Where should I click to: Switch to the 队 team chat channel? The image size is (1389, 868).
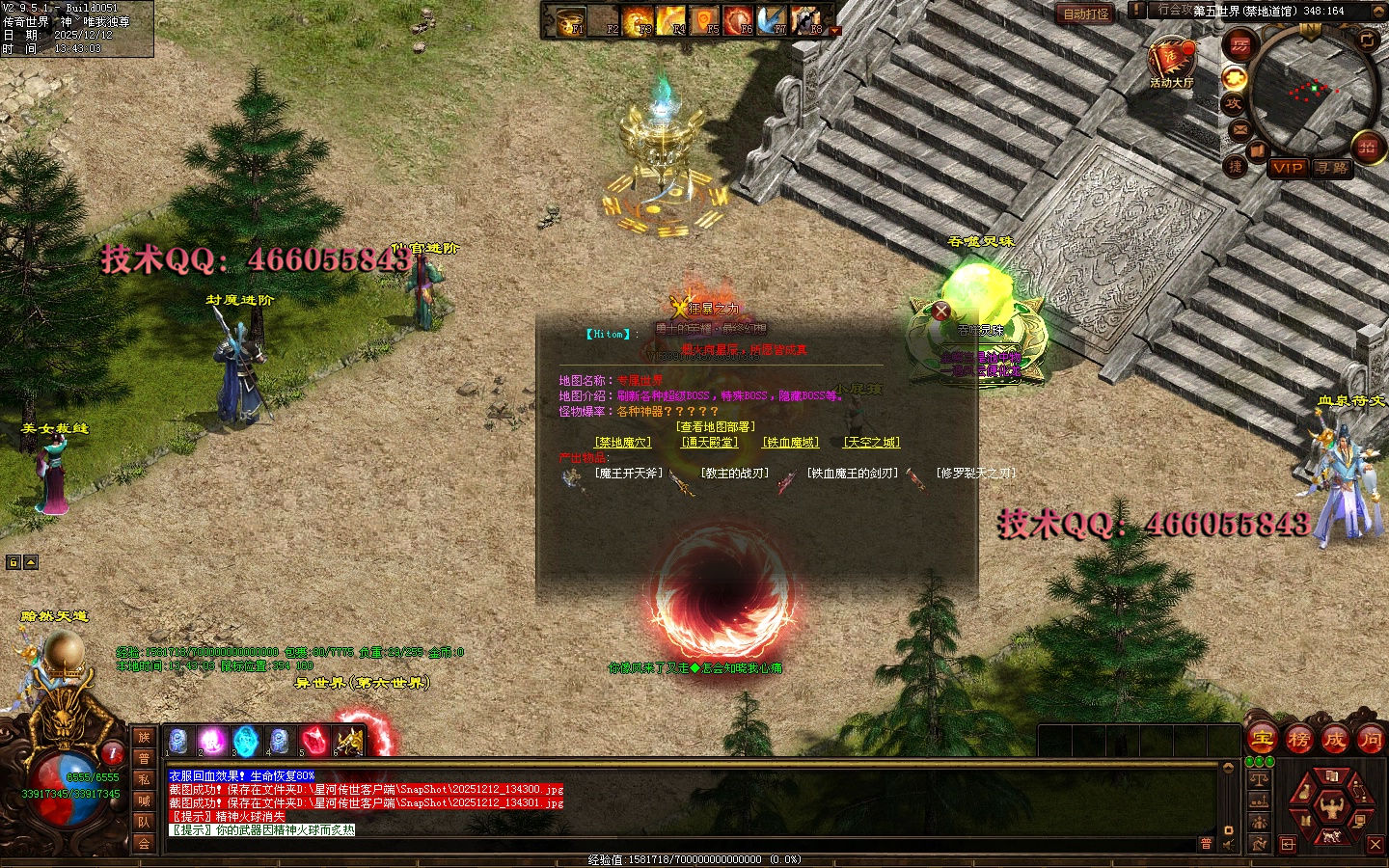click(x=144, y=822)
